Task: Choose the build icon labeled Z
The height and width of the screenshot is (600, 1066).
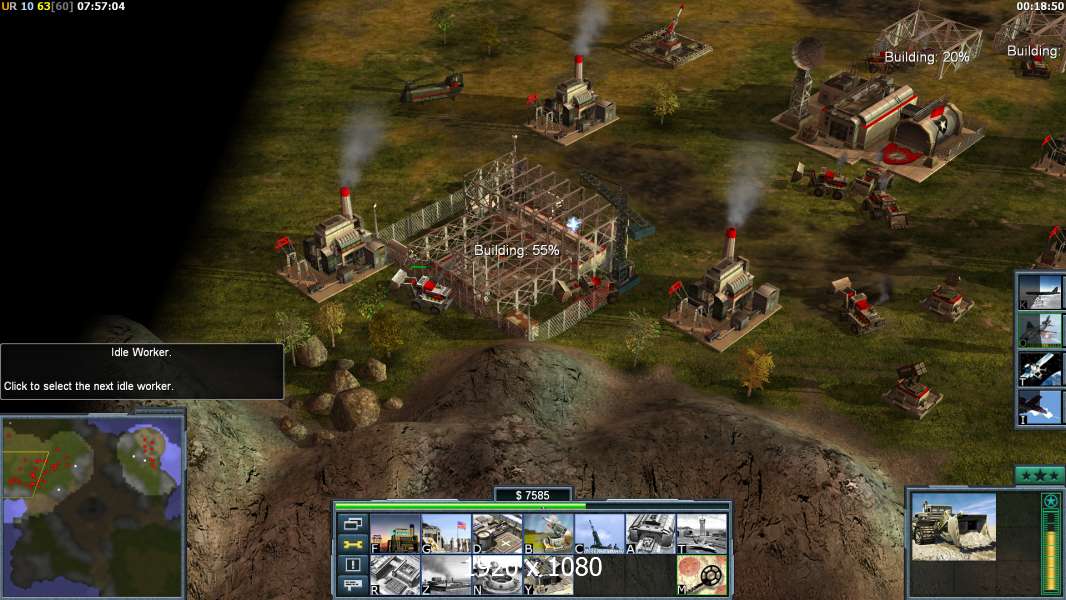Action: [446, 575]
